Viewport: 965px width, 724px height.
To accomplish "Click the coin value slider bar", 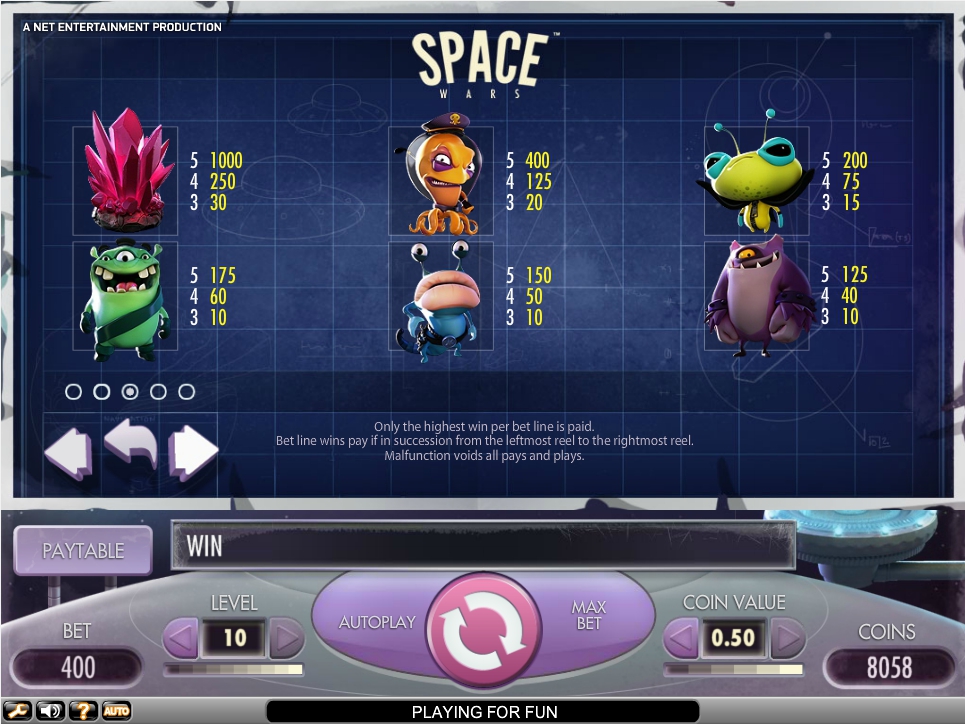I will tap(735, 668).
